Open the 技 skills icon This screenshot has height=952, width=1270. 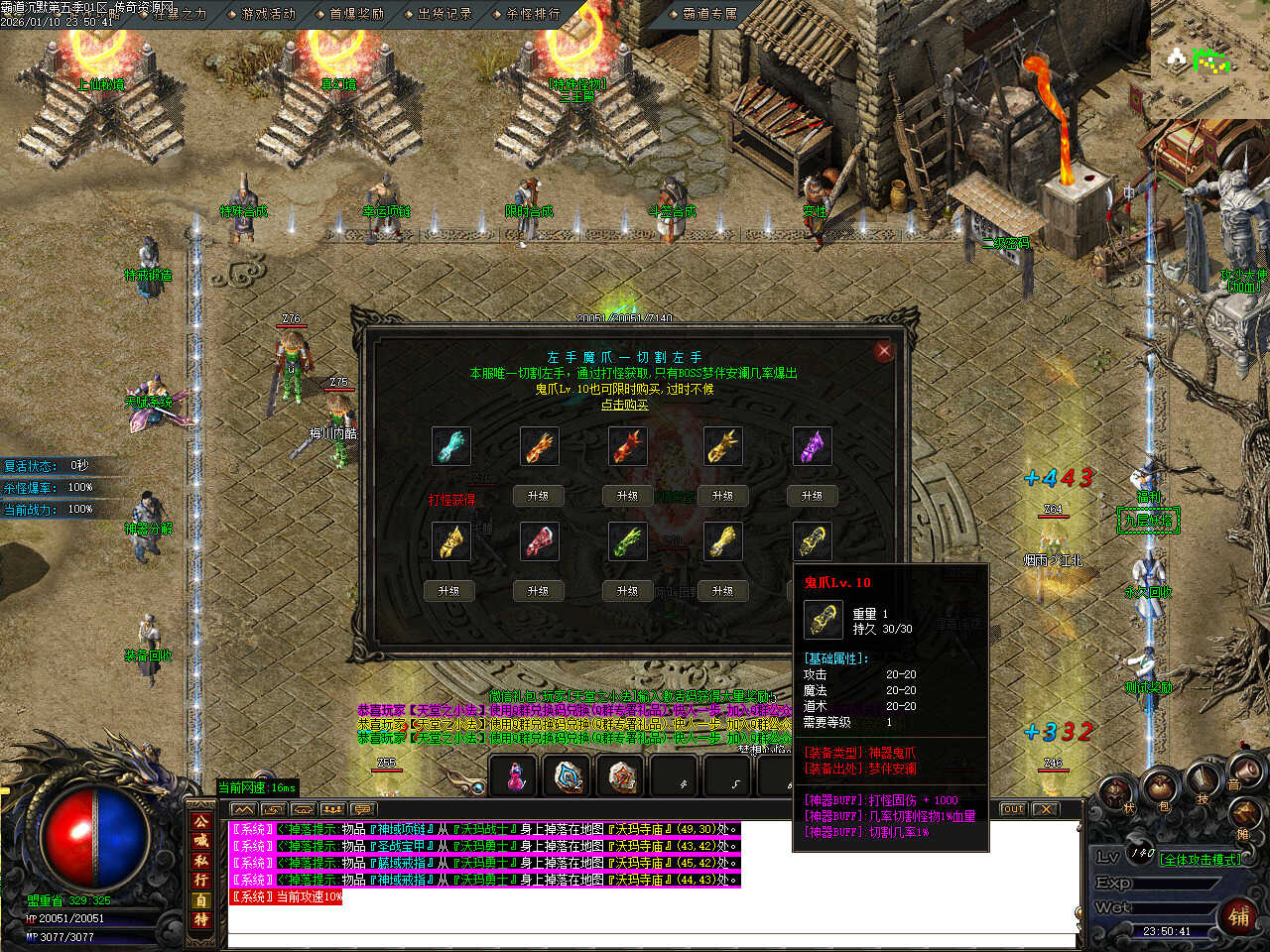pyautogui.click(x=1203, y=786)
